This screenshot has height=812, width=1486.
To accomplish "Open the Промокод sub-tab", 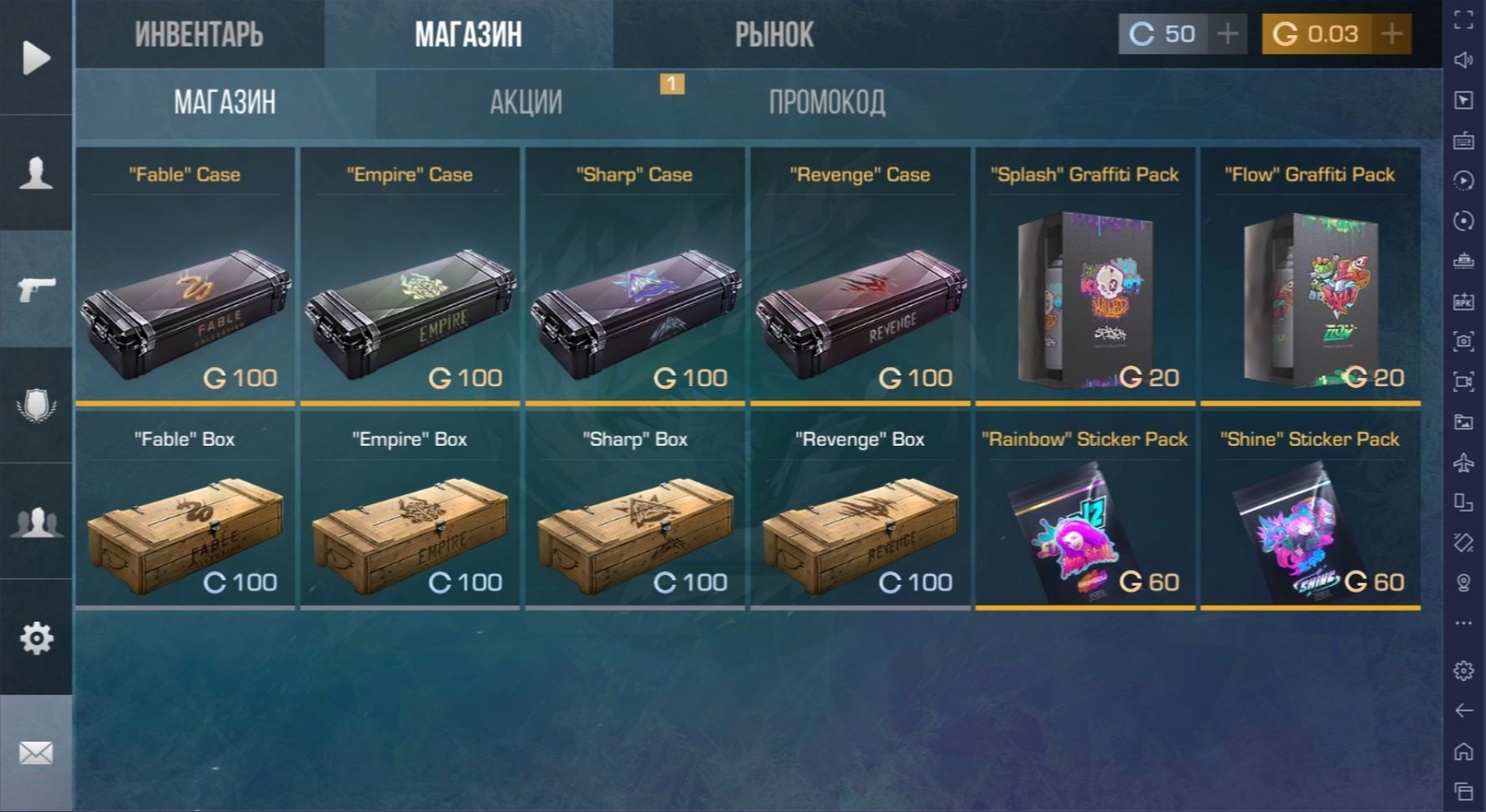I will (x=826, y=102).
